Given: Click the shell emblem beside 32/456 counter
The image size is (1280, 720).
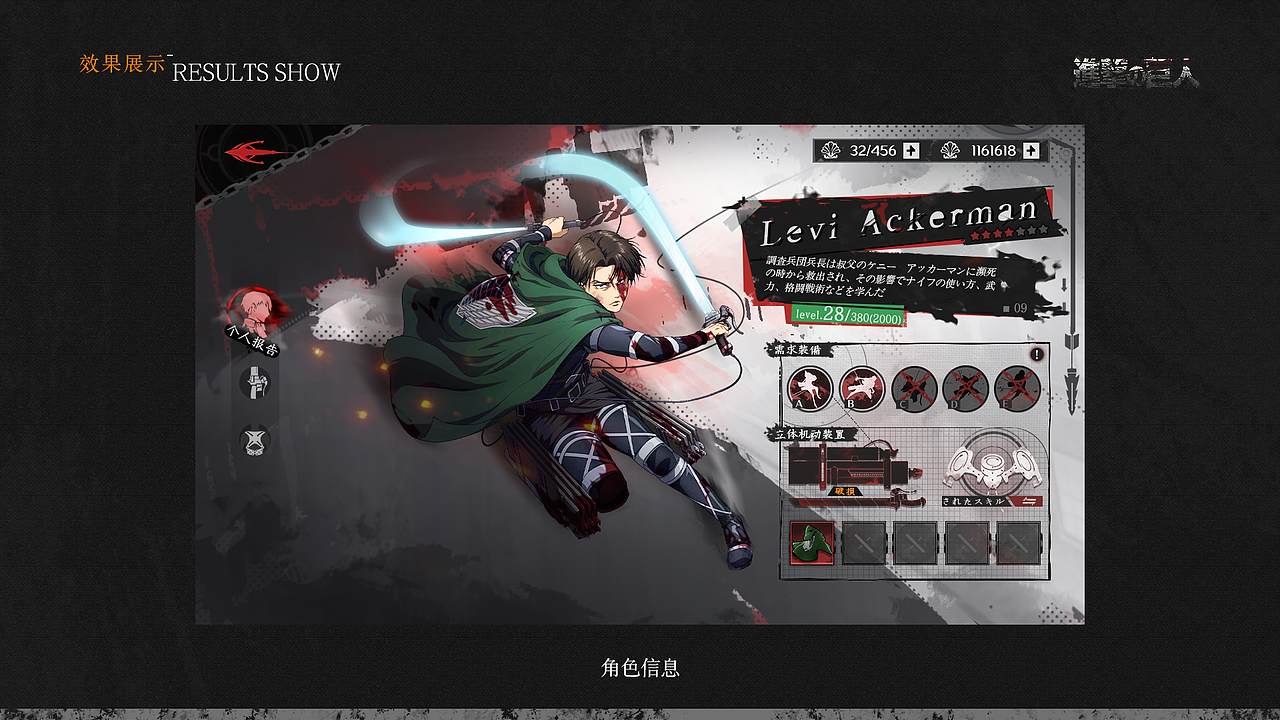Looking at the screenshot, I should [x=829, y=149].
